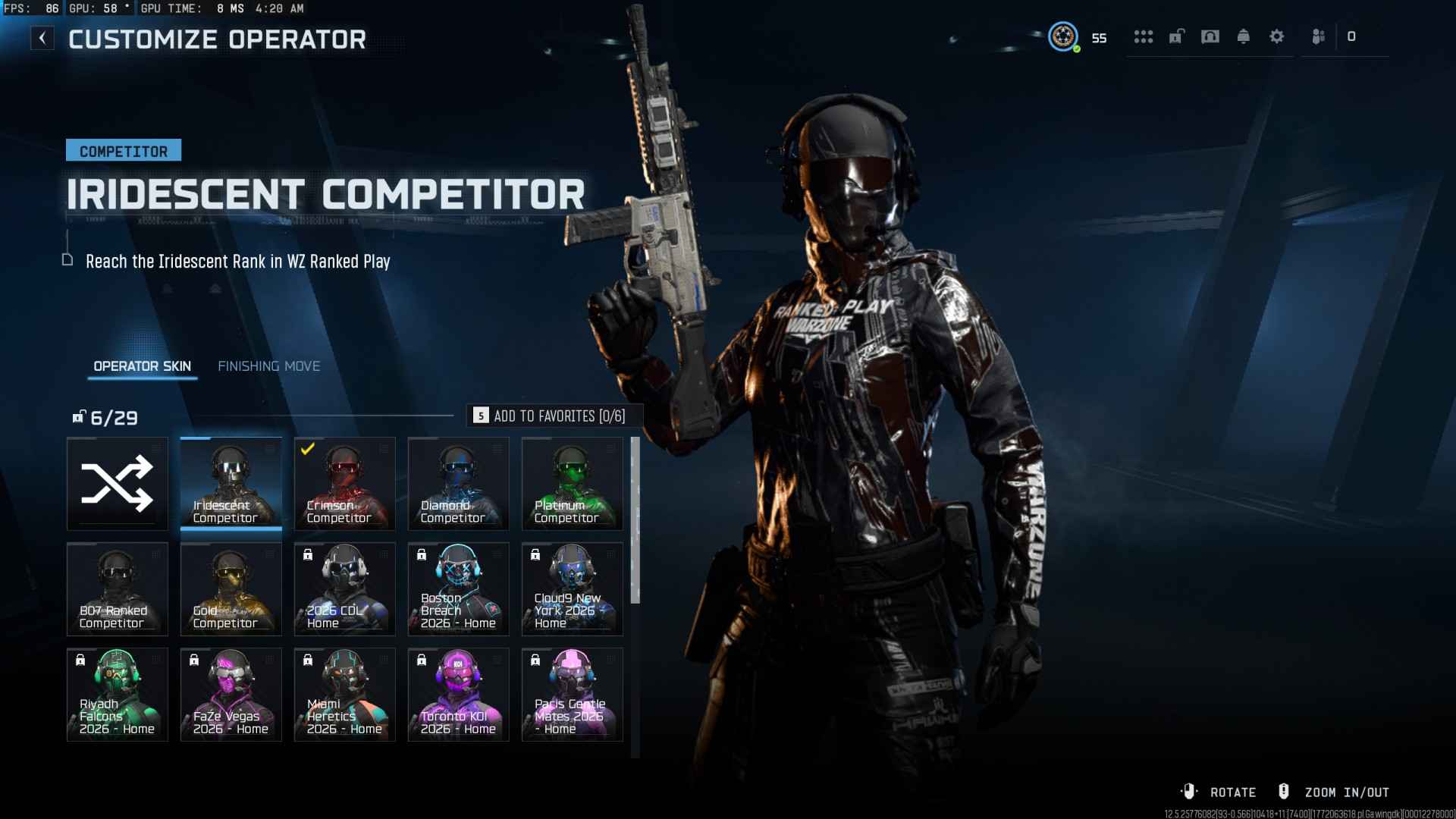View the Boston Breach 2026 Home skin
Image resolution: width=1456 pixels, height=819 pixels.
(x=459, y=589)
